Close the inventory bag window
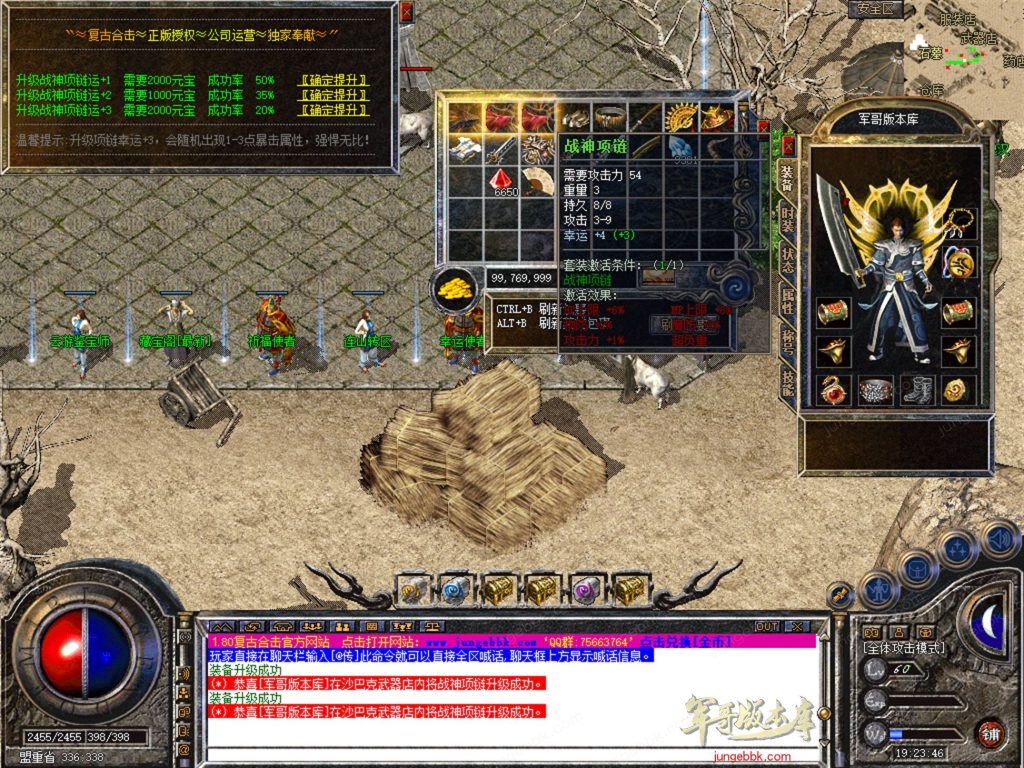 [x=763, y=127]
